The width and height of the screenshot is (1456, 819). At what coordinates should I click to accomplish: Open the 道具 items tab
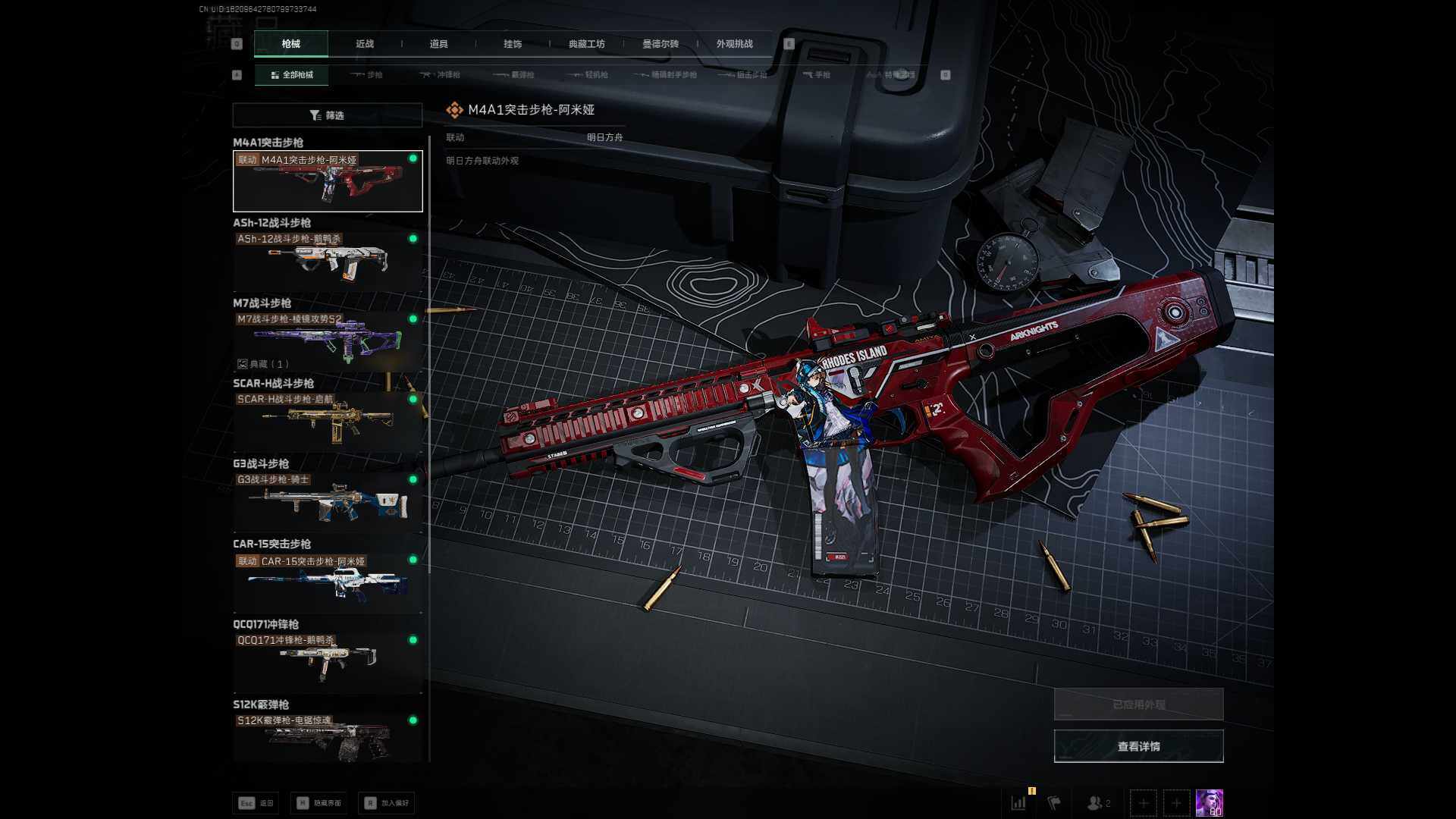(x=438, y=44)
